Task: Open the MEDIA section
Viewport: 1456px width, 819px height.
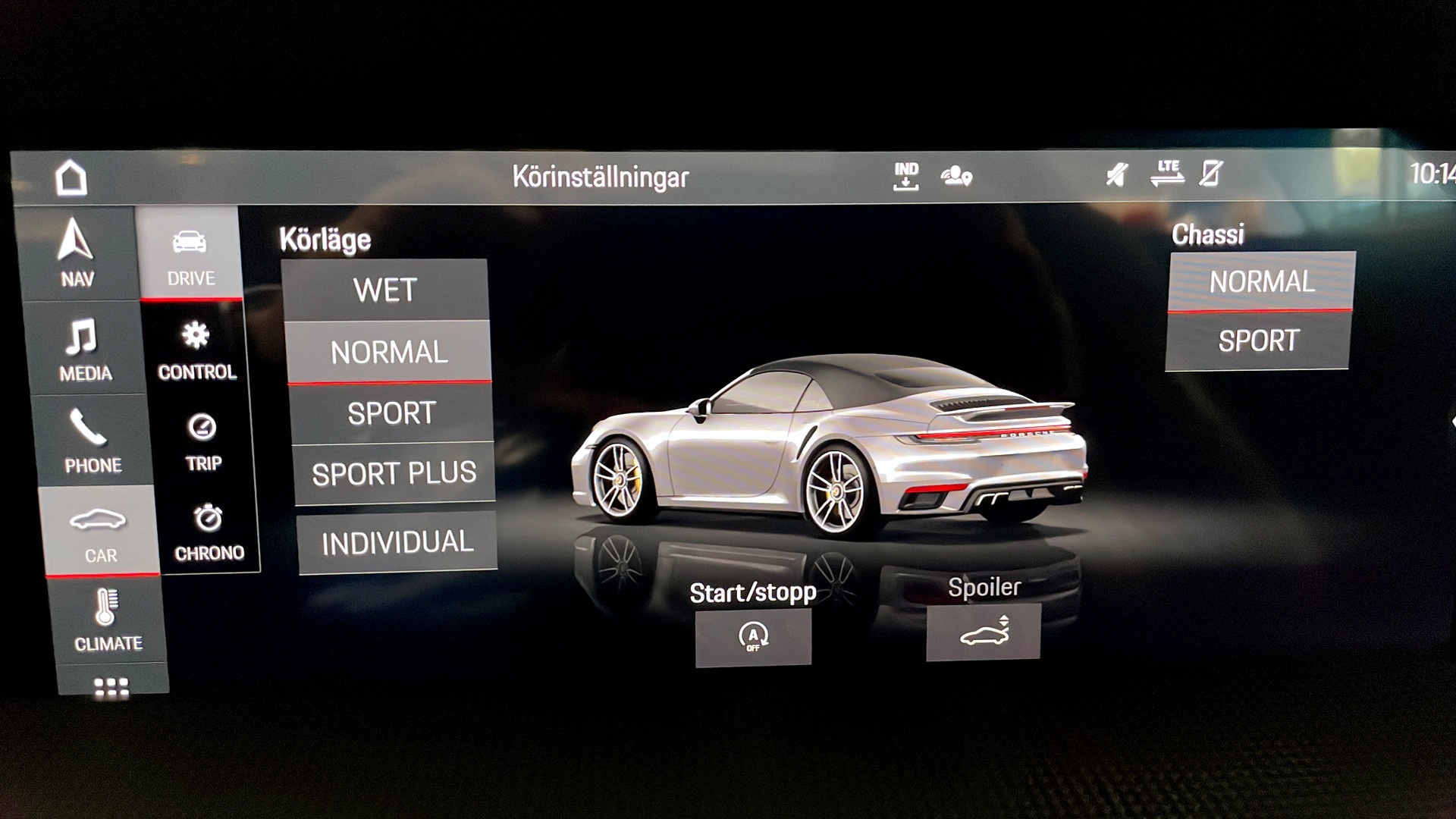Action: [85, 349]
